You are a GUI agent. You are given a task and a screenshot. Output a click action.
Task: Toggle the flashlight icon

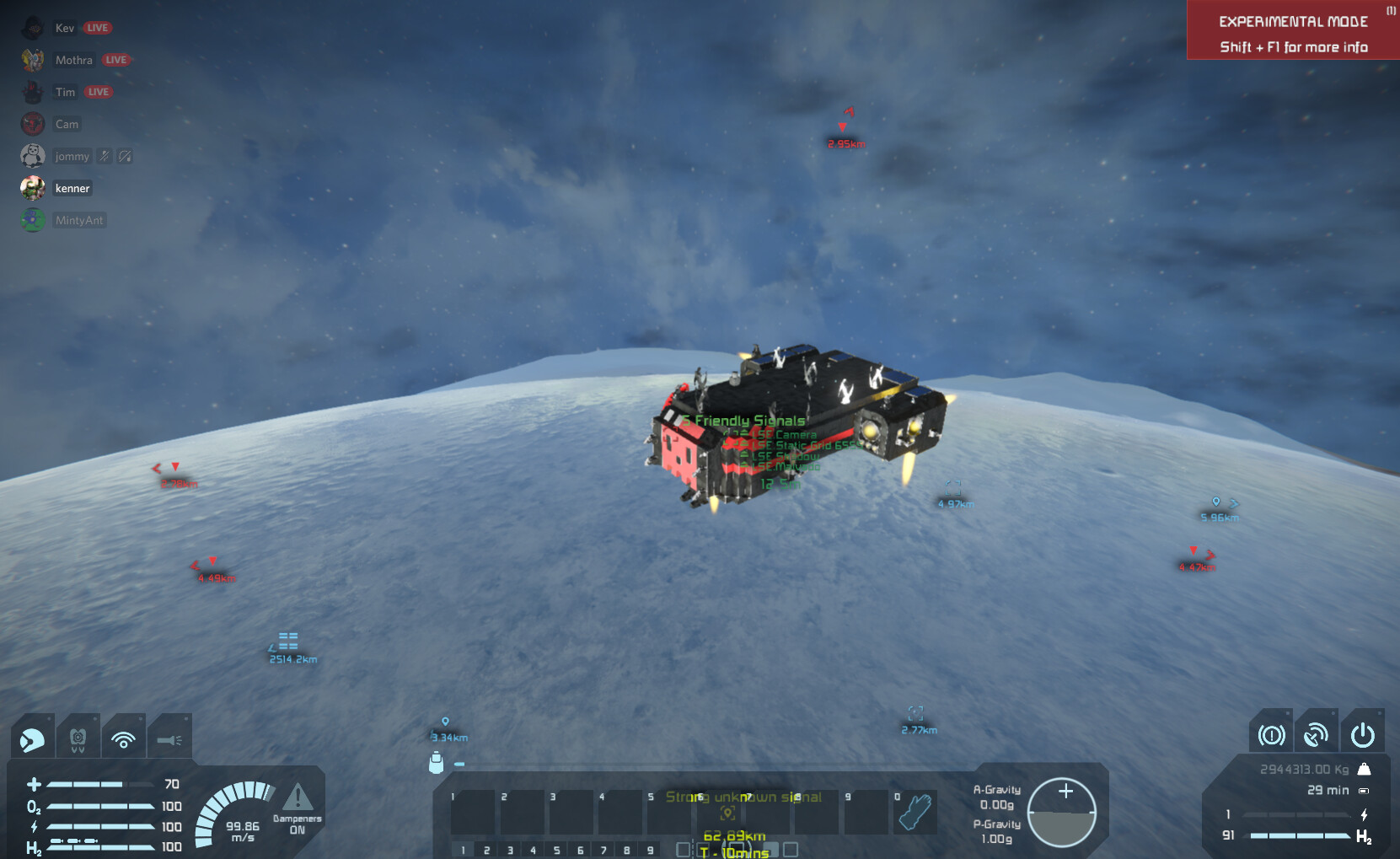pos(169,739)
